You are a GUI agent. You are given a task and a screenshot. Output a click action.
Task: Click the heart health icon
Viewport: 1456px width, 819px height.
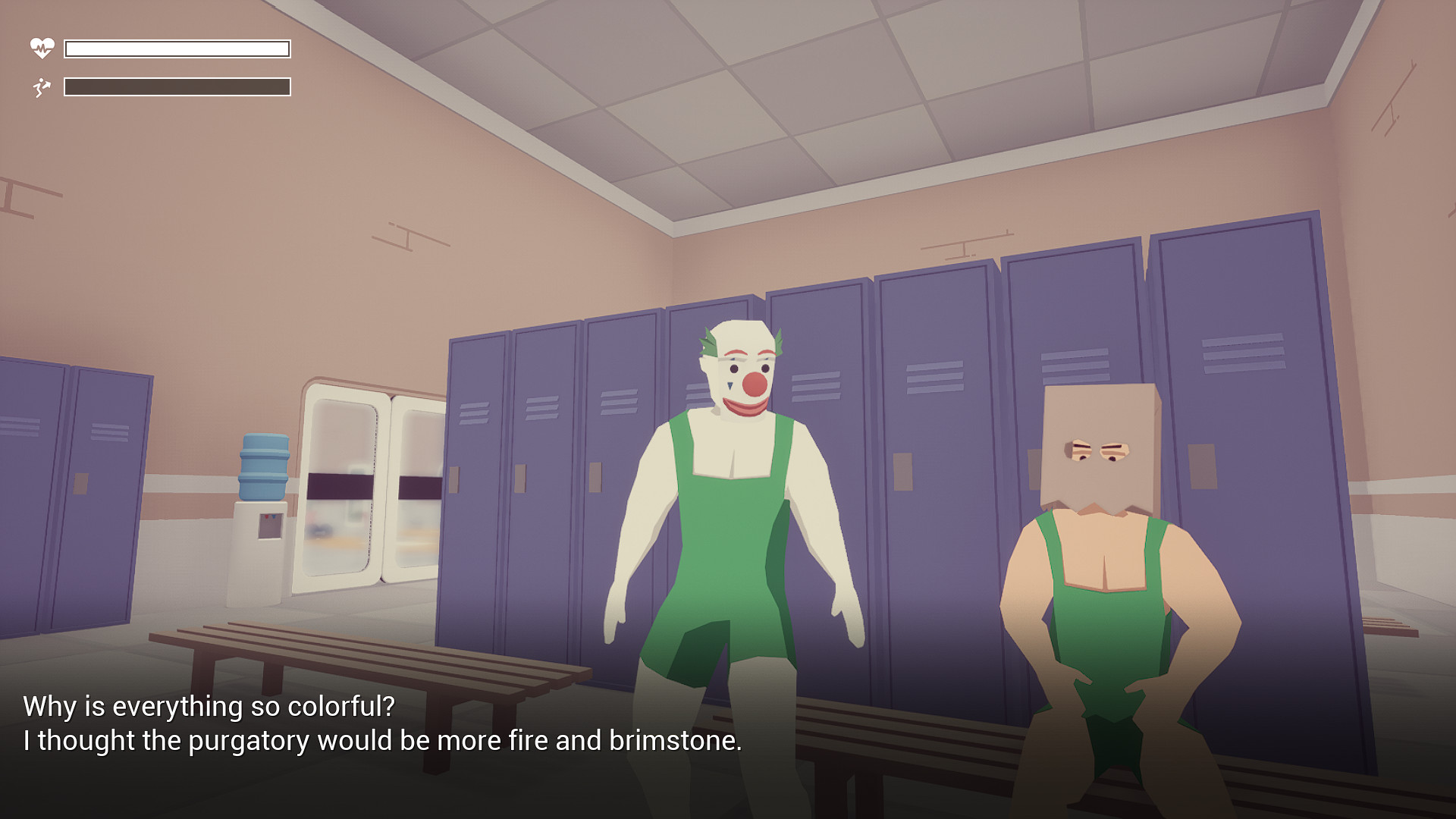coord(42,48)
